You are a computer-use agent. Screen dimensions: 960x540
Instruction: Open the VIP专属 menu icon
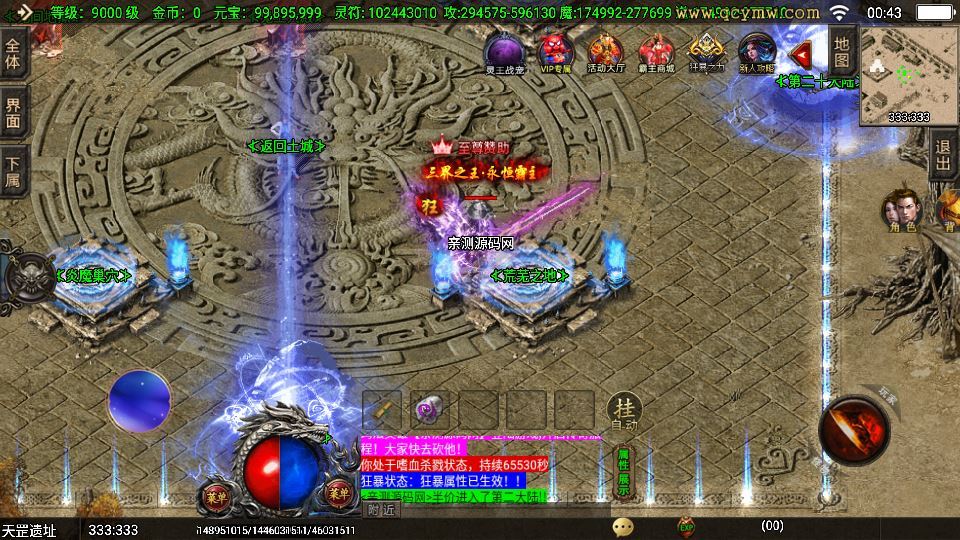(555, 50)
